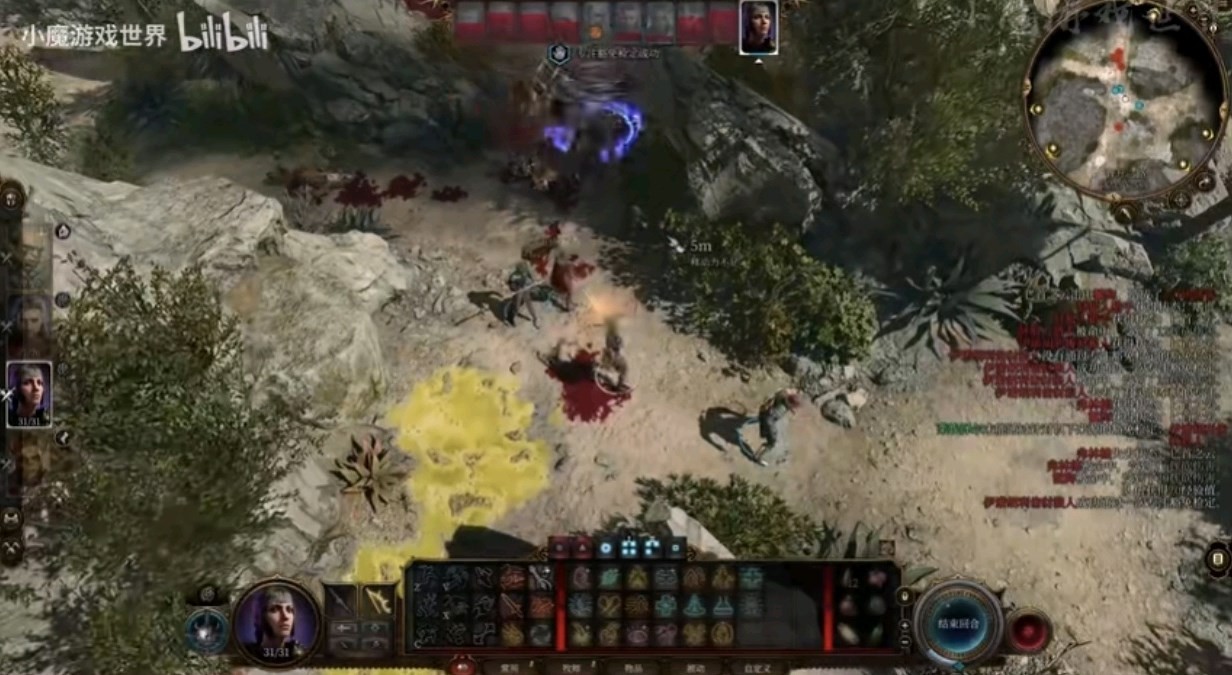Click the red round button beside end turn

[1028, 631]
